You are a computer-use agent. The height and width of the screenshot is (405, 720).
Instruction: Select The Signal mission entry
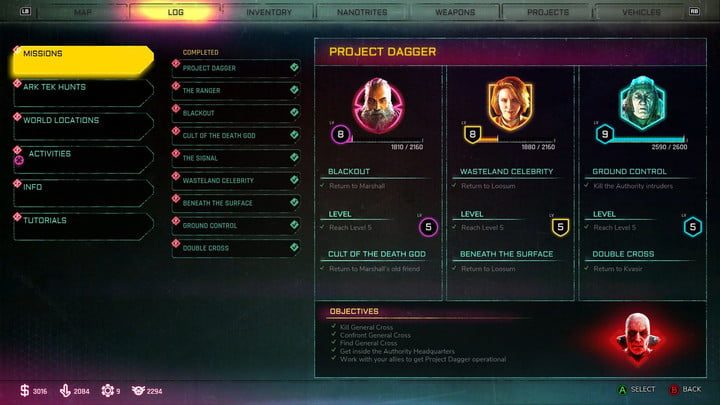coord(236,158)
